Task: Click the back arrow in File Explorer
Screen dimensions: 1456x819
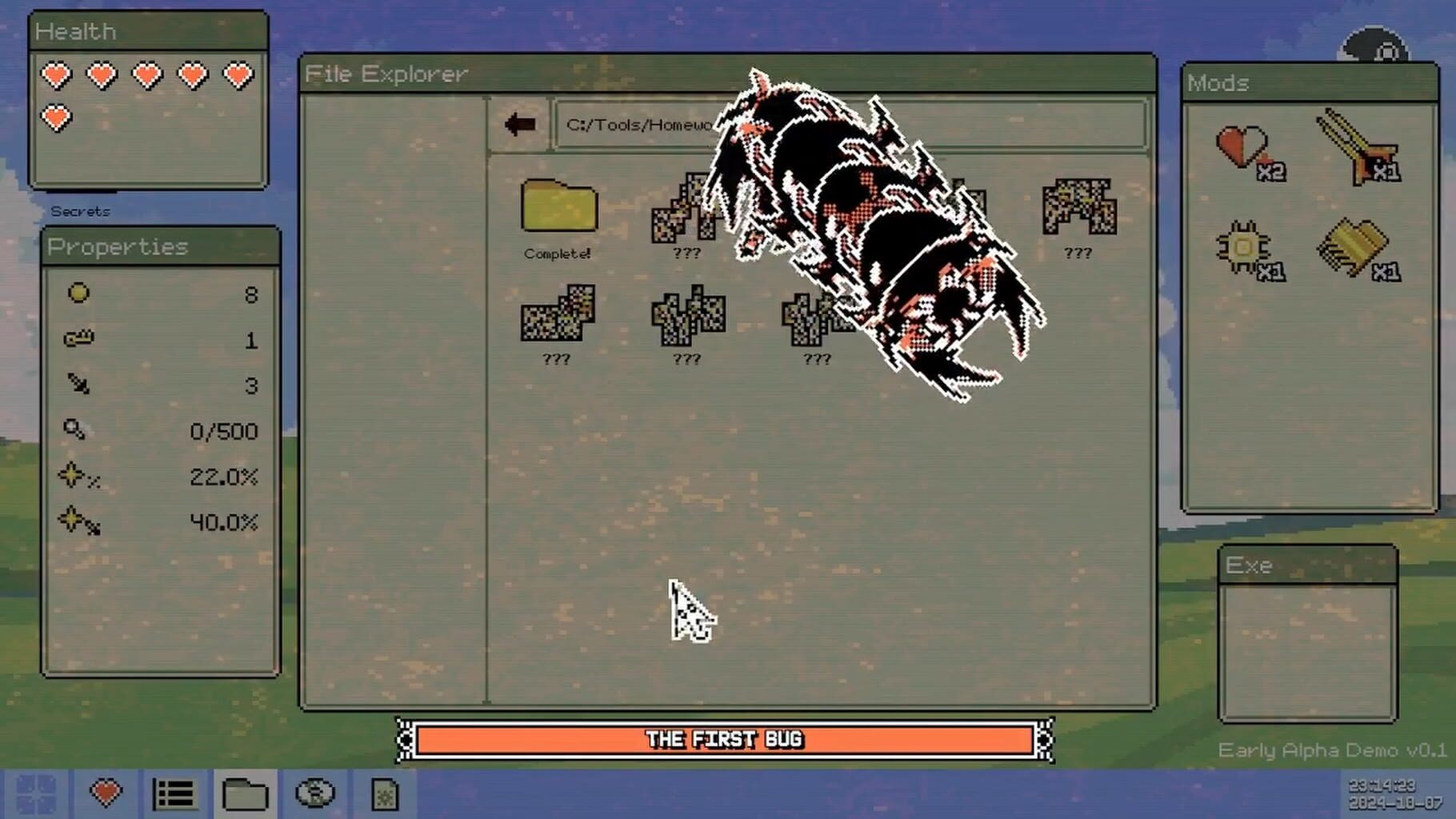Action: coord(521,122)
